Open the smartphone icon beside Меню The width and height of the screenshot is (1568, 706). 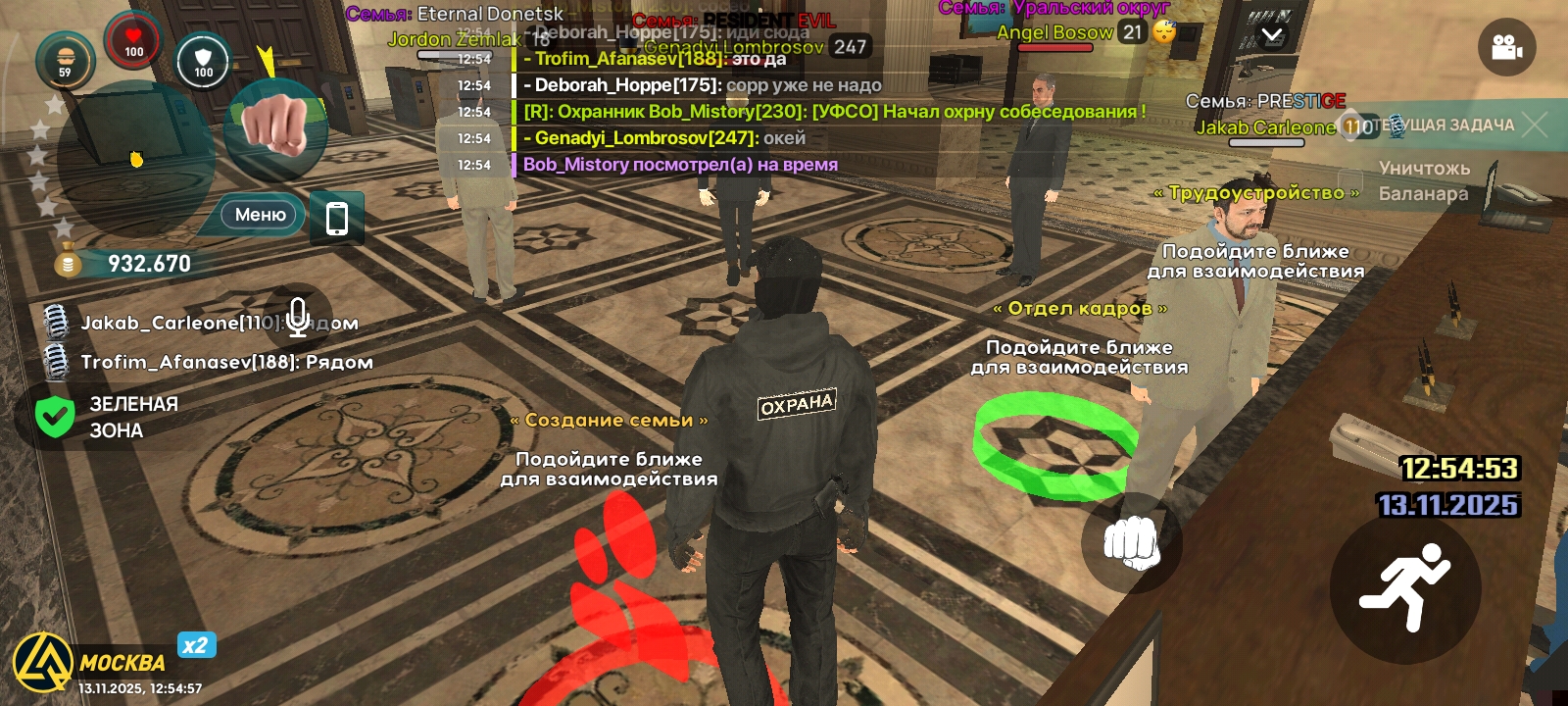(x=337, y=218)
